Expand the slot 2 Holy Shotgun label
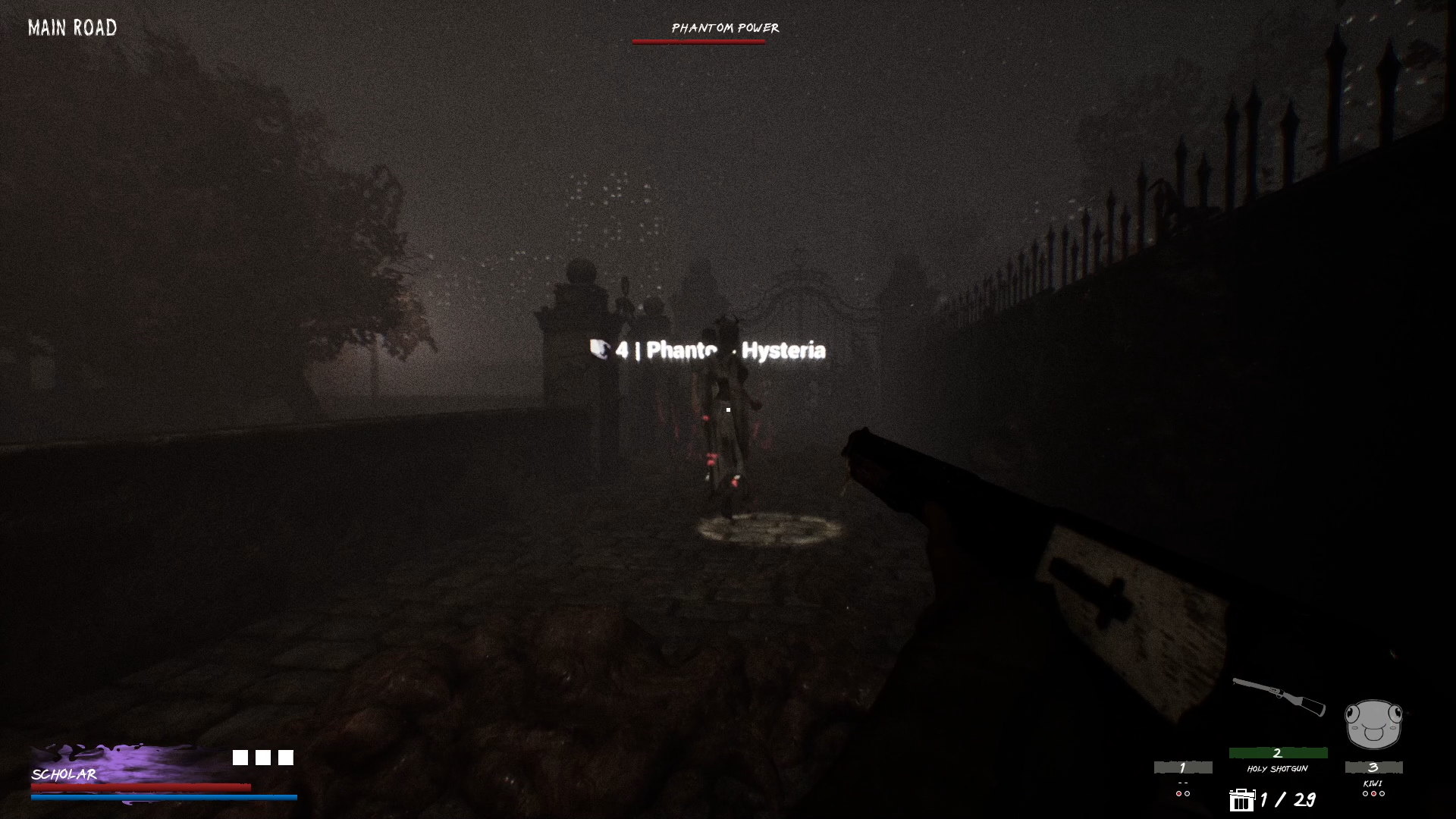Screen dimensions: 1456x819 pos(1278,768)
